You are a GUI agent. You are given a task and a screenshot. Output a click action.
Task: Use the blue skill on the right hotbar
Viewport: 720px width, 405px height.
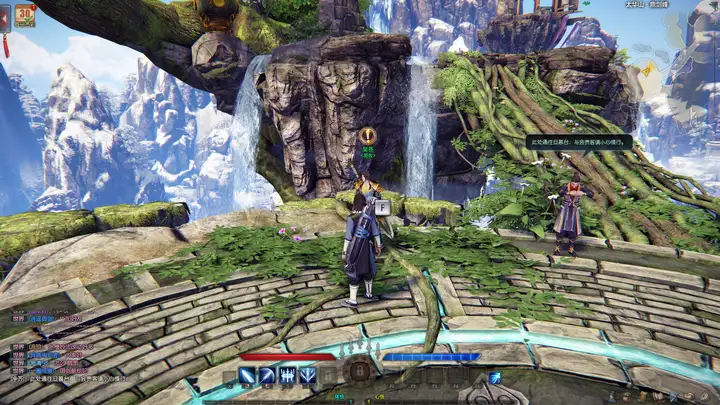(494, 377)
